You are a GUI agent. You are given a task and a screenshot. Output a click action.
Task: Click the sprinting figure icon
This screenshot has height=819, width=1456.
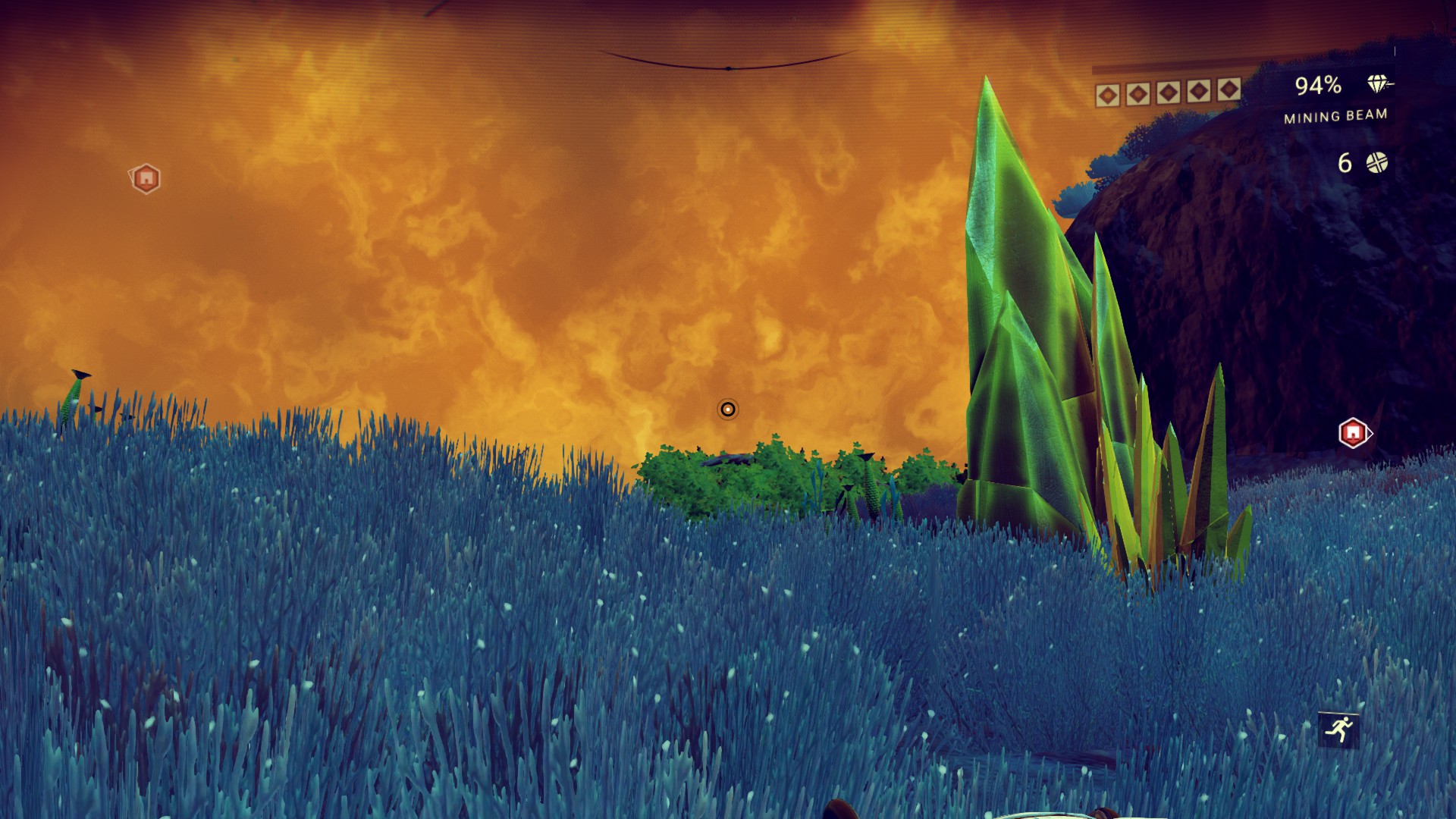pyautogui.click(x=1338, y=730)
